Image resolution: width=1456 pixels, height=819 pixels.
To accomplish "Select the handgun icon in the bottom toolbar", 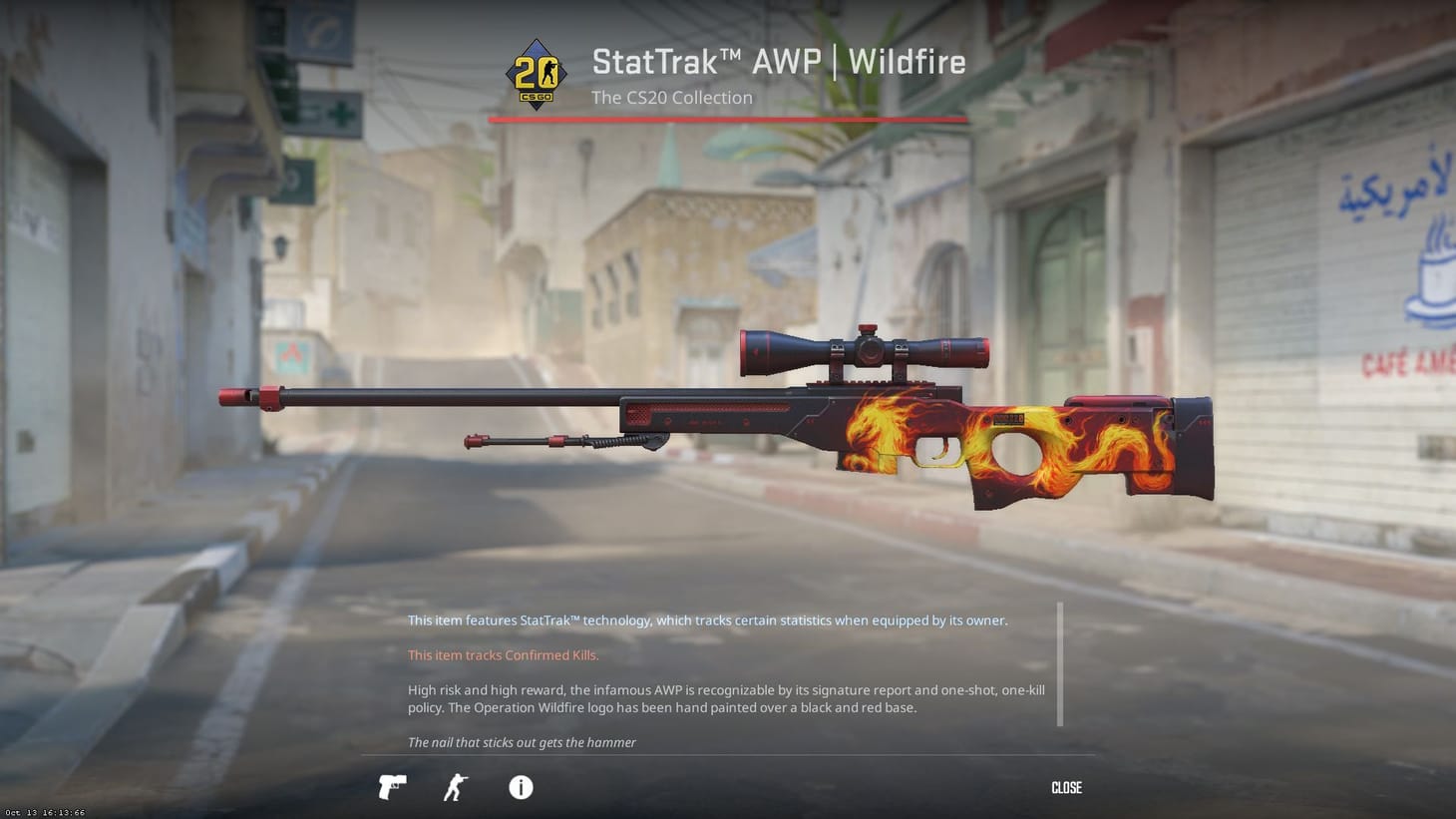I will coord(391,787).
